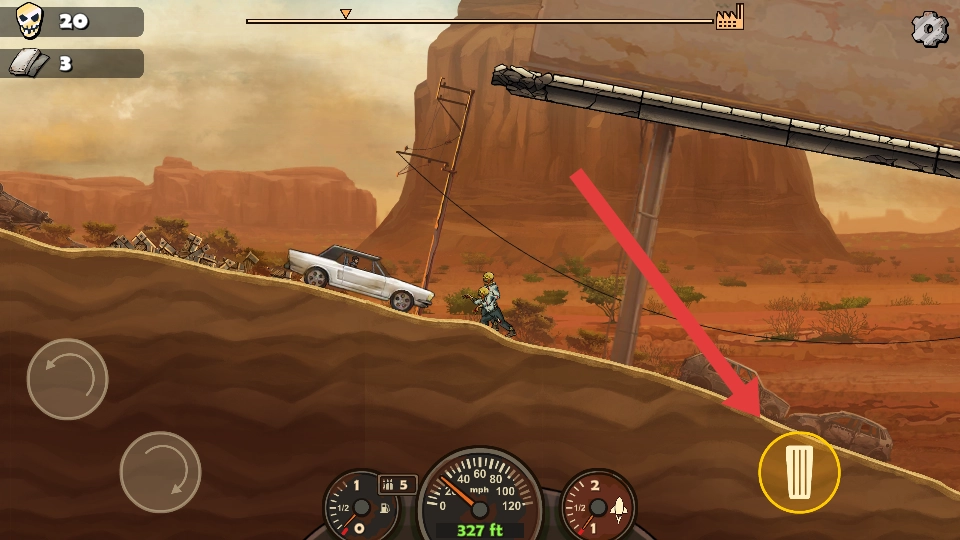This screenshot has height=540, width=960.
Task: Tilt car back with counter-clockwise arrow button
Action: coord(67,379)
